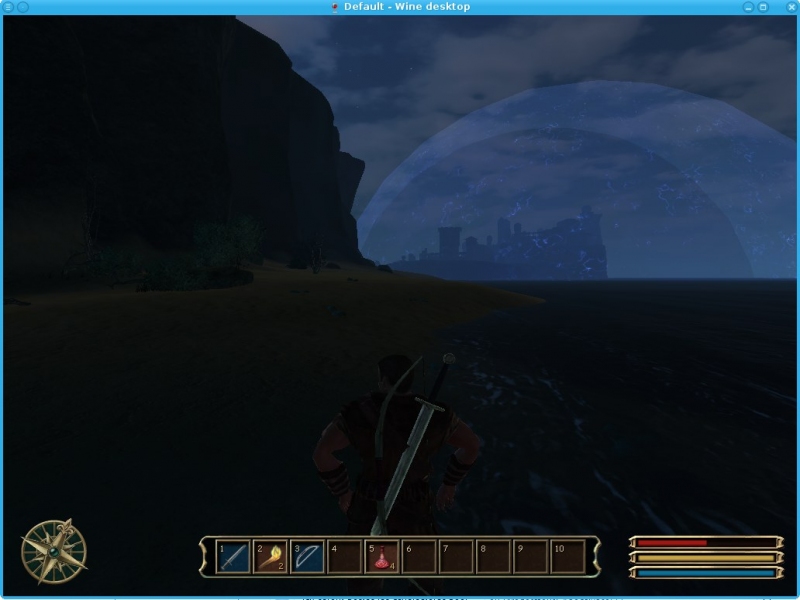The image size is (800, 600).
Task: Select empty hotbar slot number 10
Action: coord(567,556)
